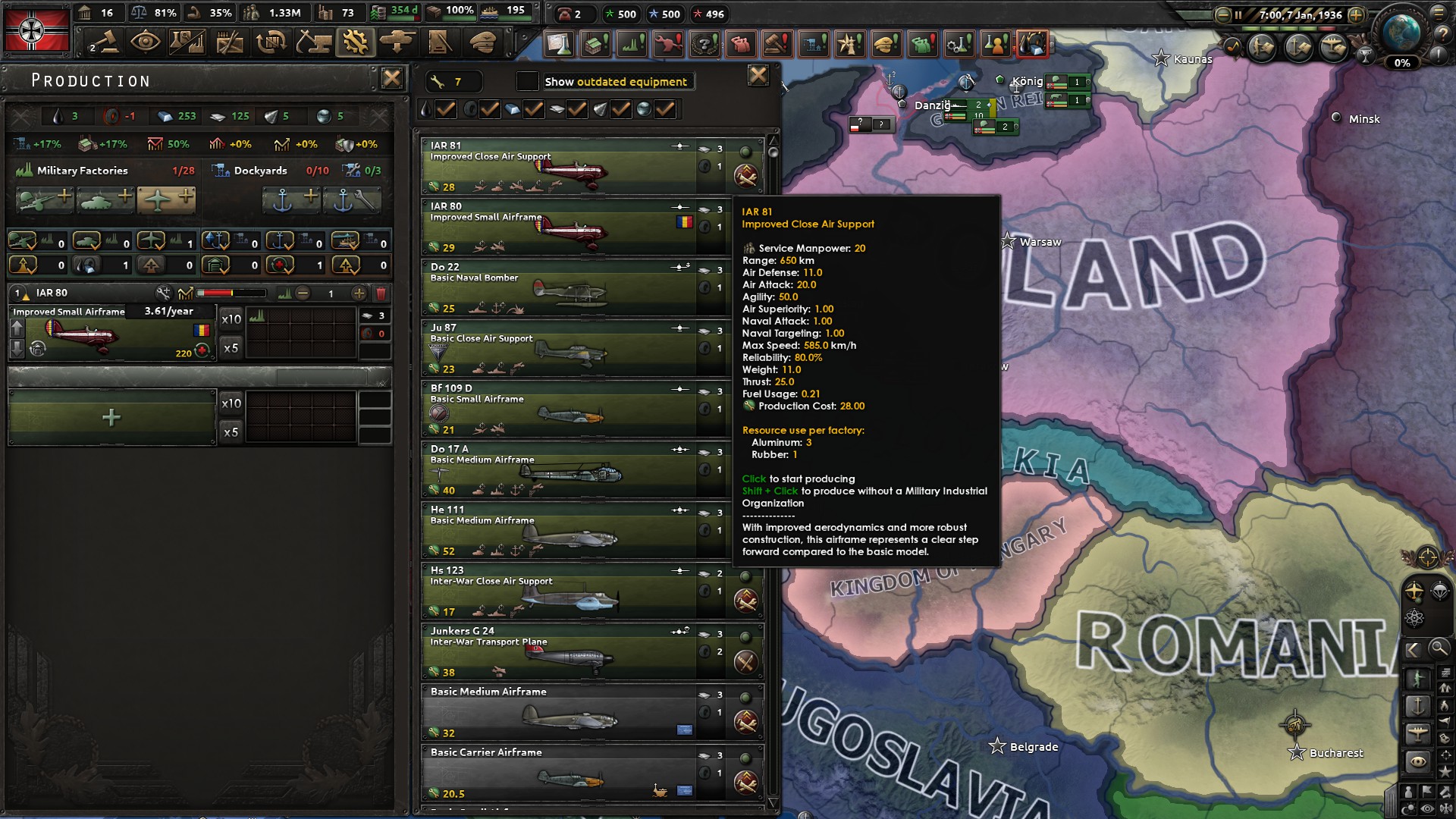The width and height of the screenshot is (1456, 819).
Task: Add a new production line with green plus
Action: (111, 417)
